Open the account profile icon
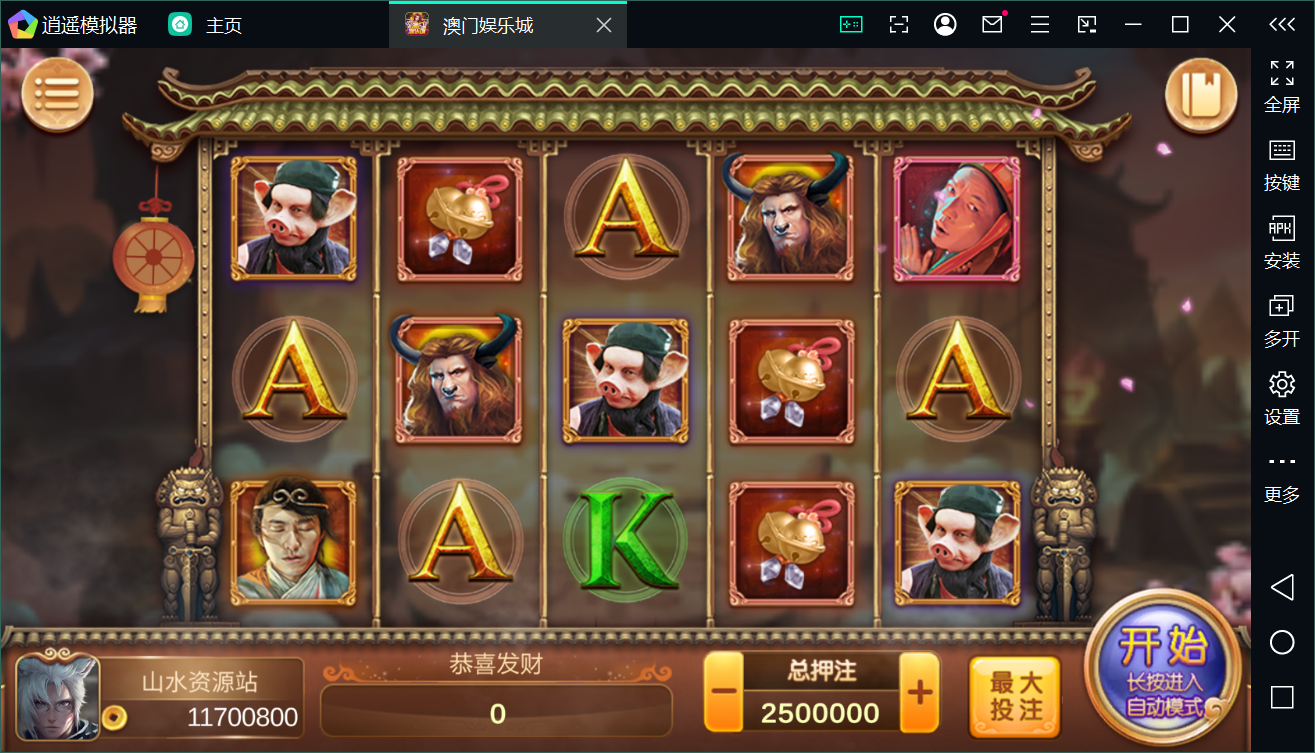 click(944, 24)
